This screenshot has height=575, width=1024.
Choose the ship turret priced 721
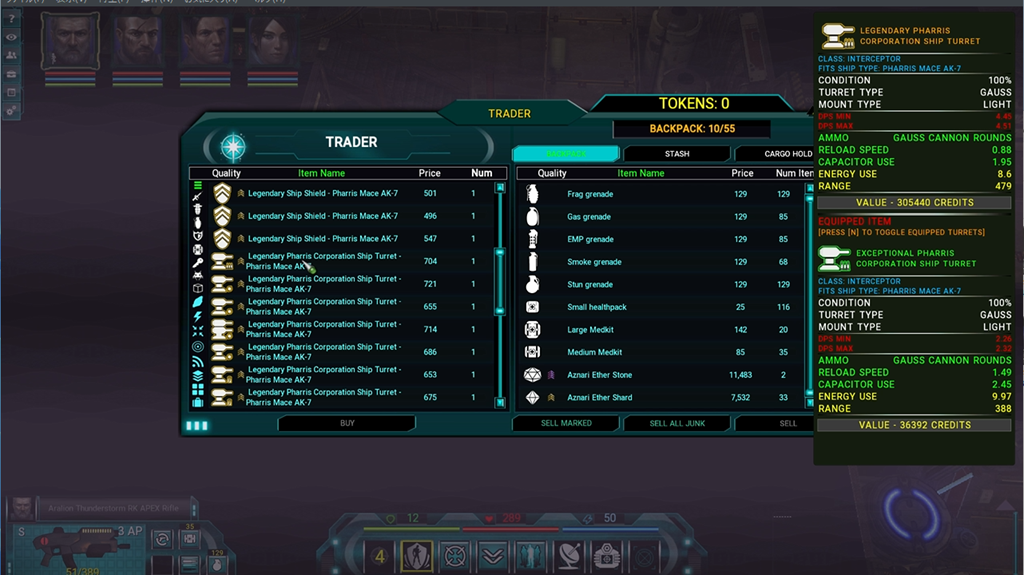[x=340, y=284]
